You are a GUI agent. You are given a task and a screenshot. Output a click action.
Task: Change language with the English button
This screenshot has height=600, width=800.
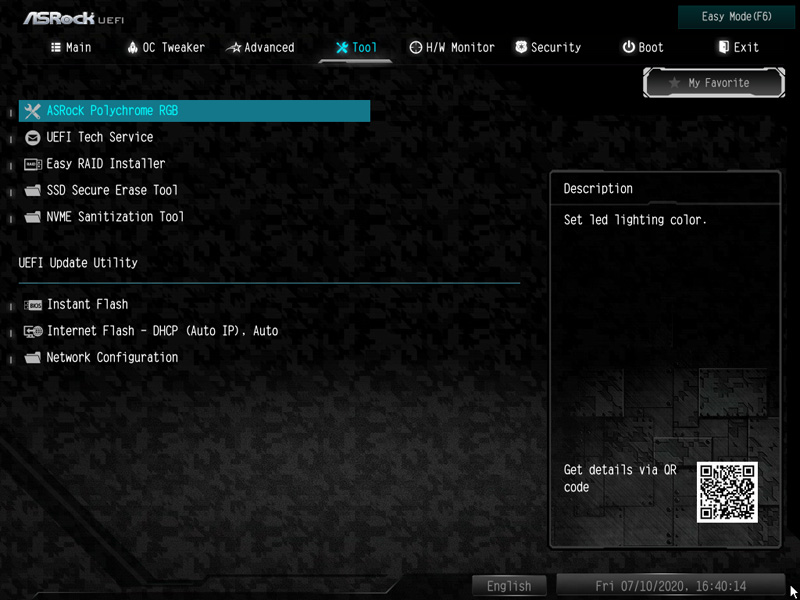coord(509,586)
